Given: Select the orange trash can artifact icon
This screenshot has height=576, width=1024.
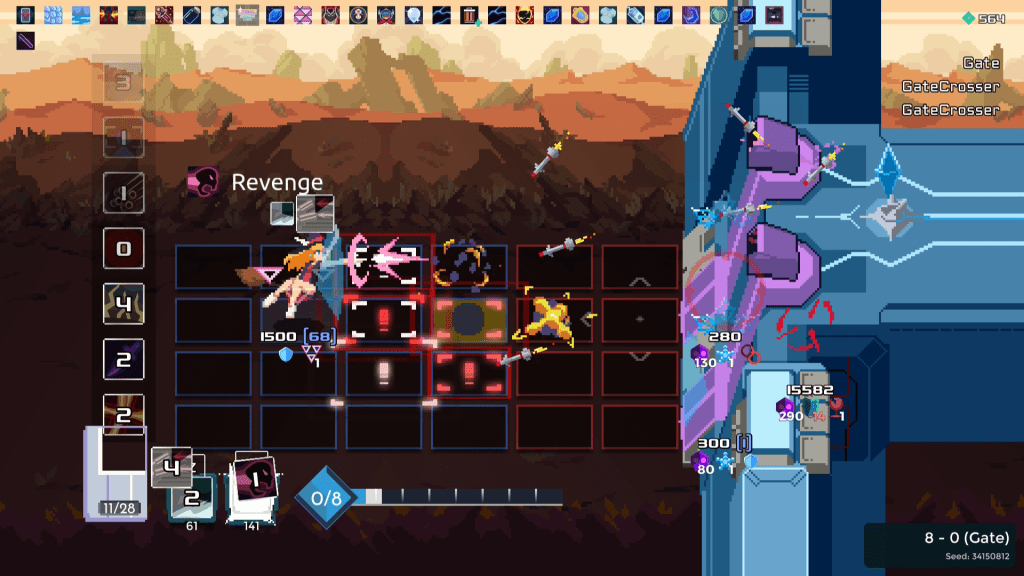Looking at the screenshot, I should [469, 15].
